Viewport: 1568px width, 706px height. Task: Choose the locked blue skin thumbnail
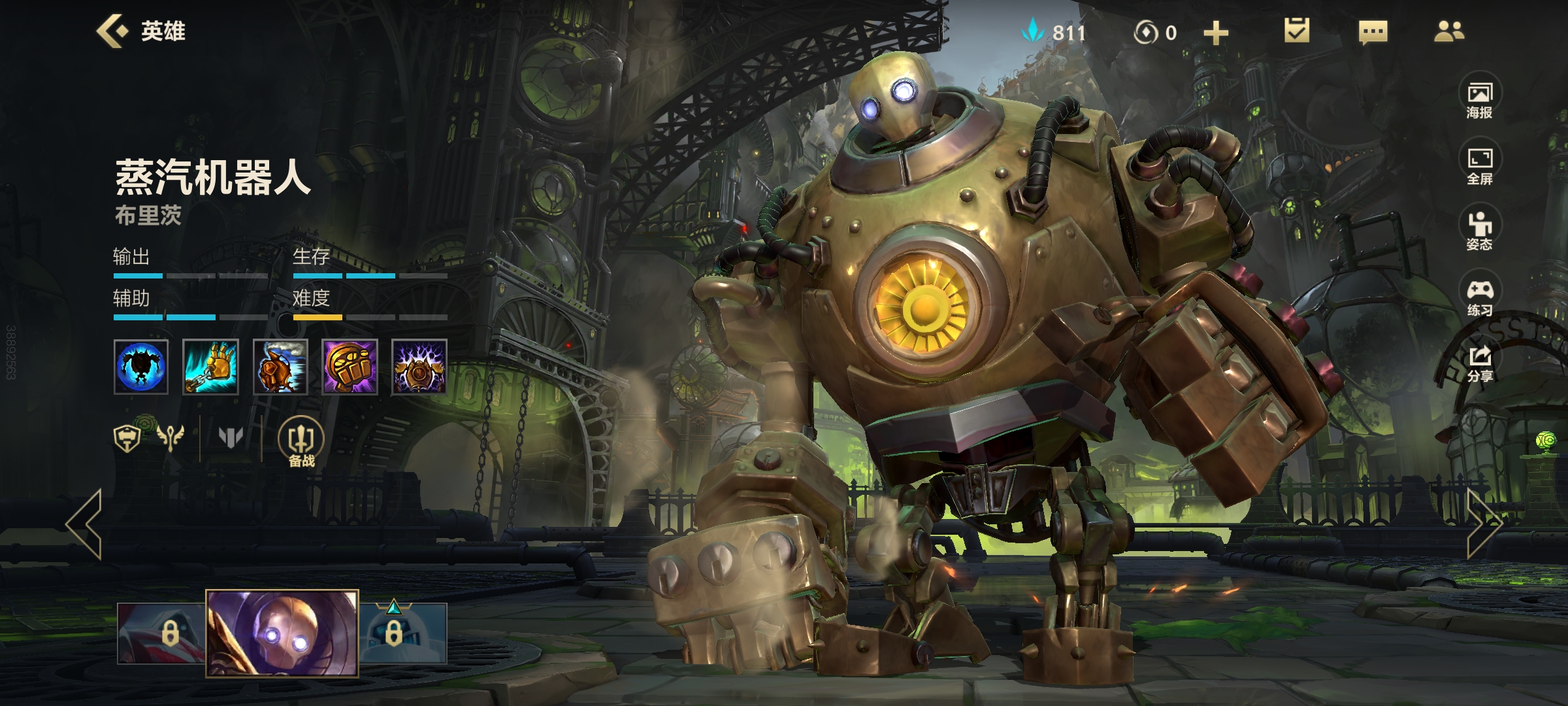[x=403, y=633]
